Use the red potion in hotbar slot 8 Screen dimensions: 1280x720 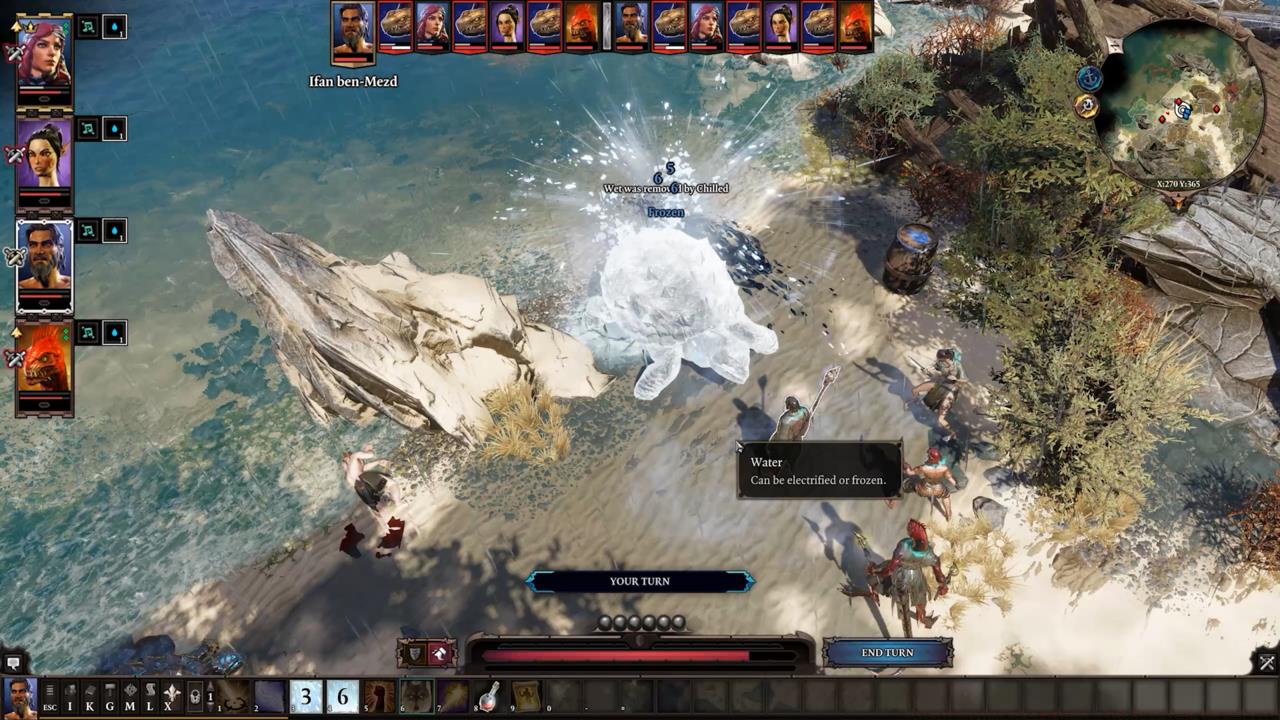coord(490,696)
